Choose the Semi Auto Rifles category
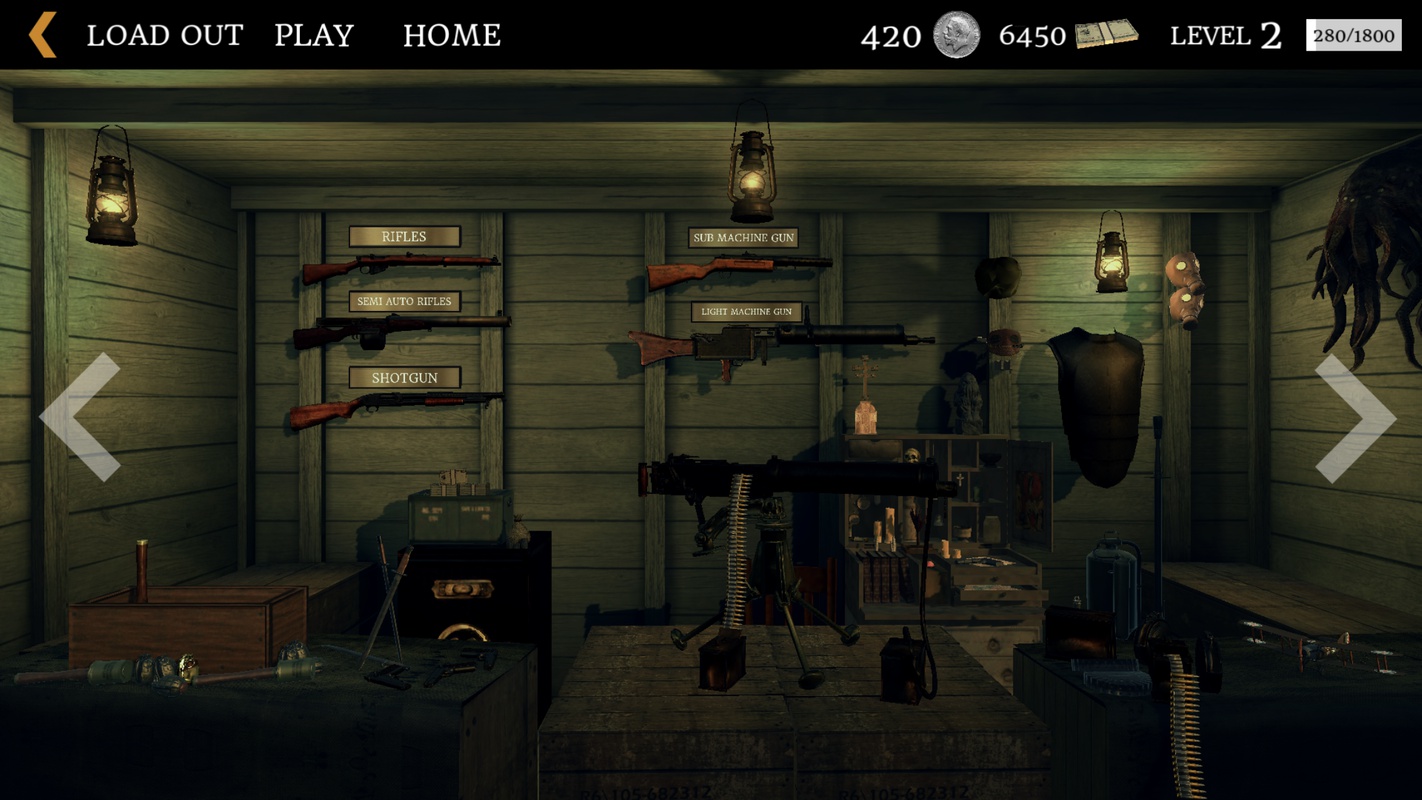 (404, 301)
